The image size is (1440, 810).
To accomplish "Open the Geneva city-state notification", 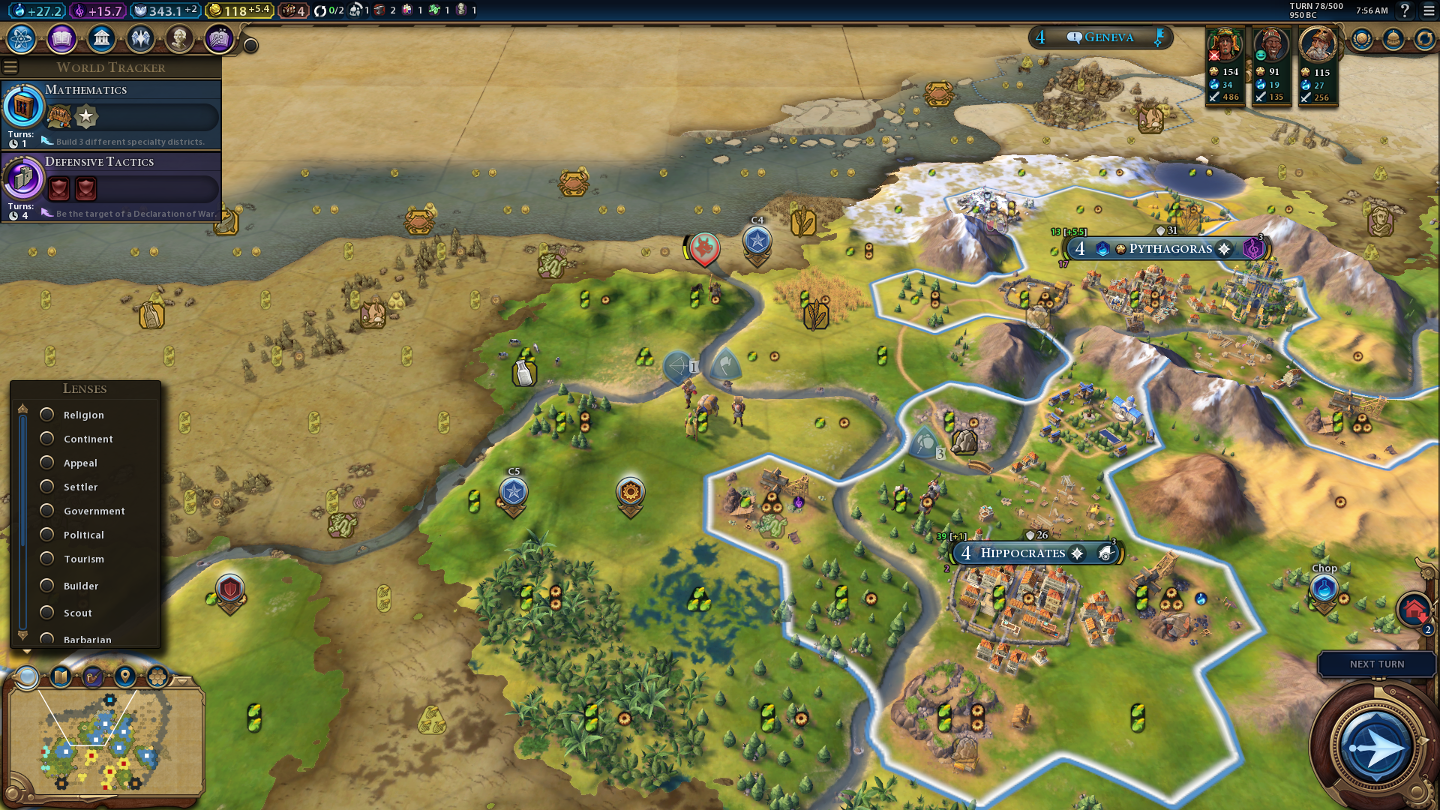I will click(x=1099, y=38).
